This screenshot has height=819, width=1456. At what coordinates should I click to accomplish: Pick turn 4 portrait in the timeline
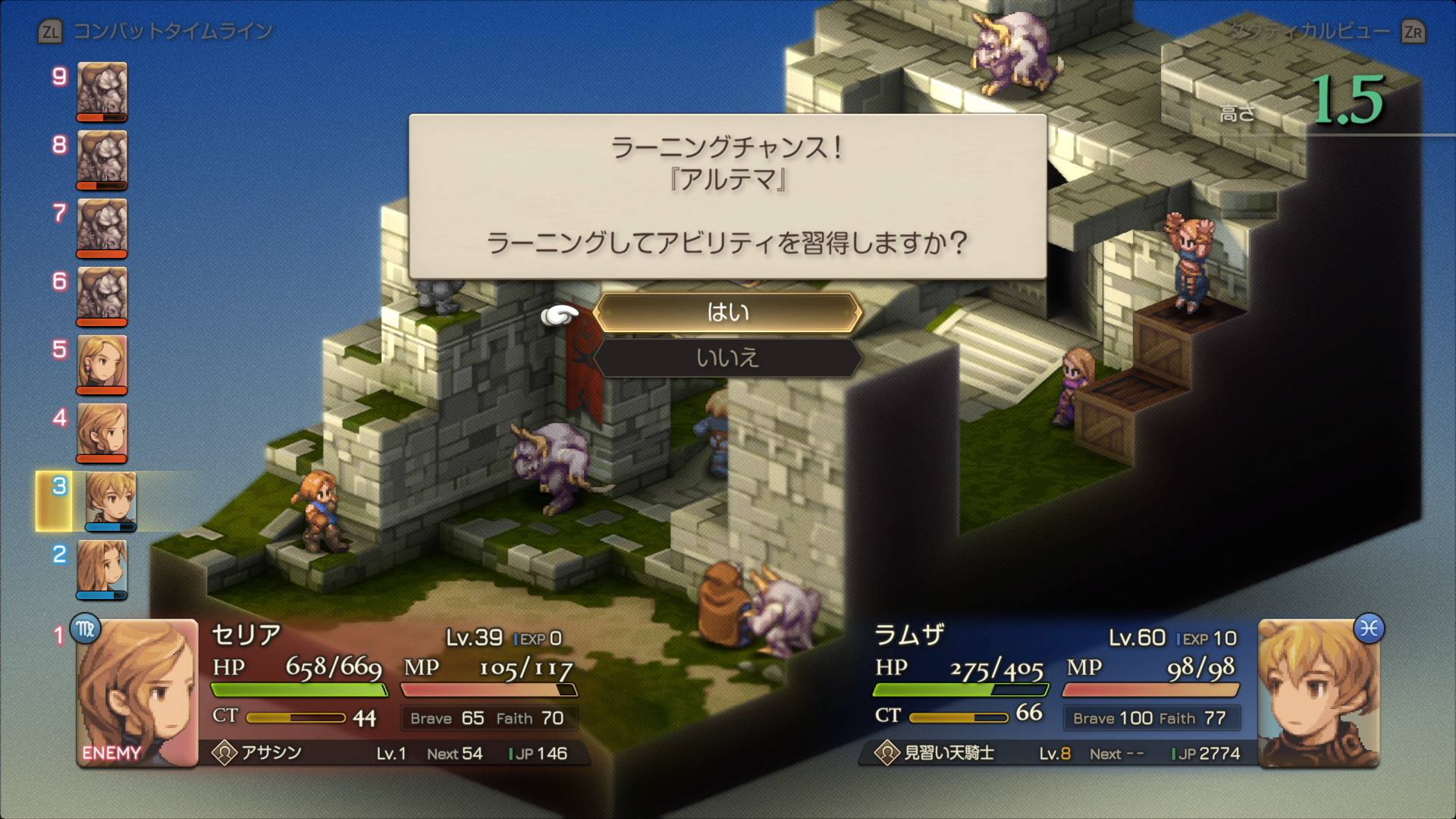pyautogui.click(x=102, y=432)
